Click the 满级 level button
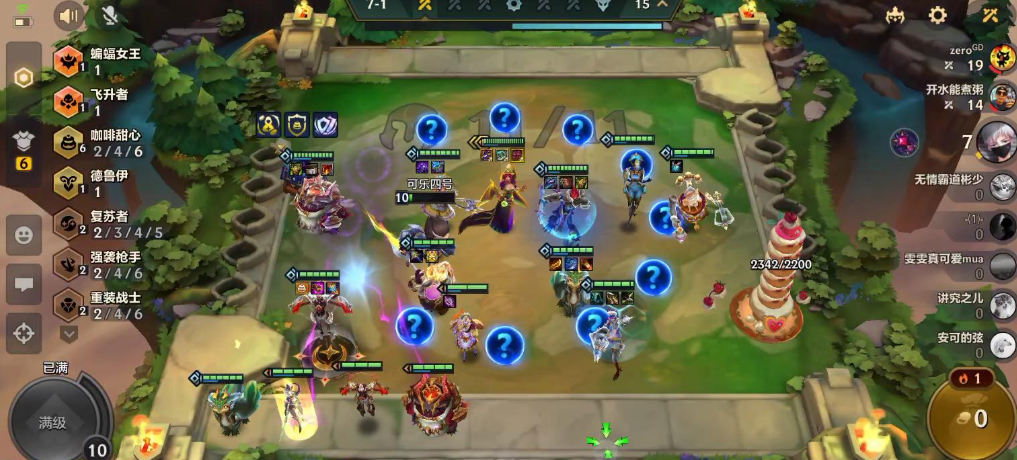The image size is (1017, 460). coord(52,422)
